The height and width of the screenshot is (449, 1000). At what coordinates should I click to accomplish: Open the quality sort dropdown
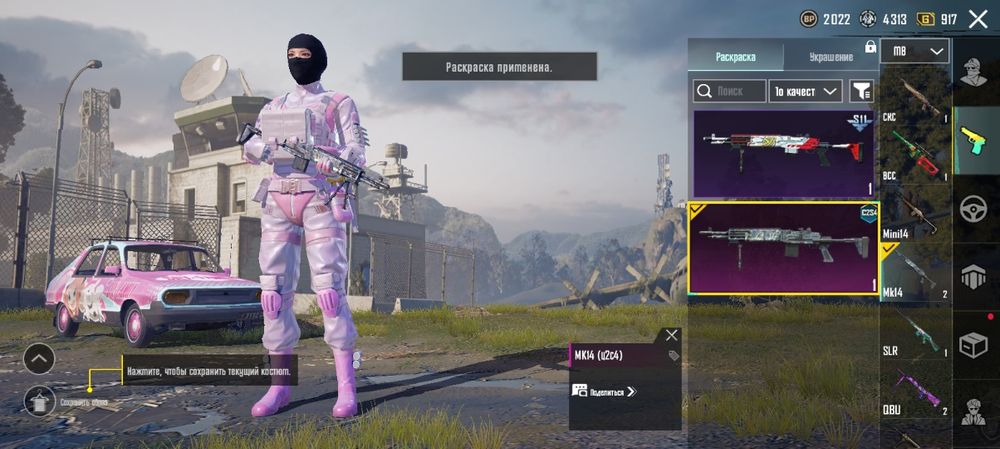click(806, 92)
